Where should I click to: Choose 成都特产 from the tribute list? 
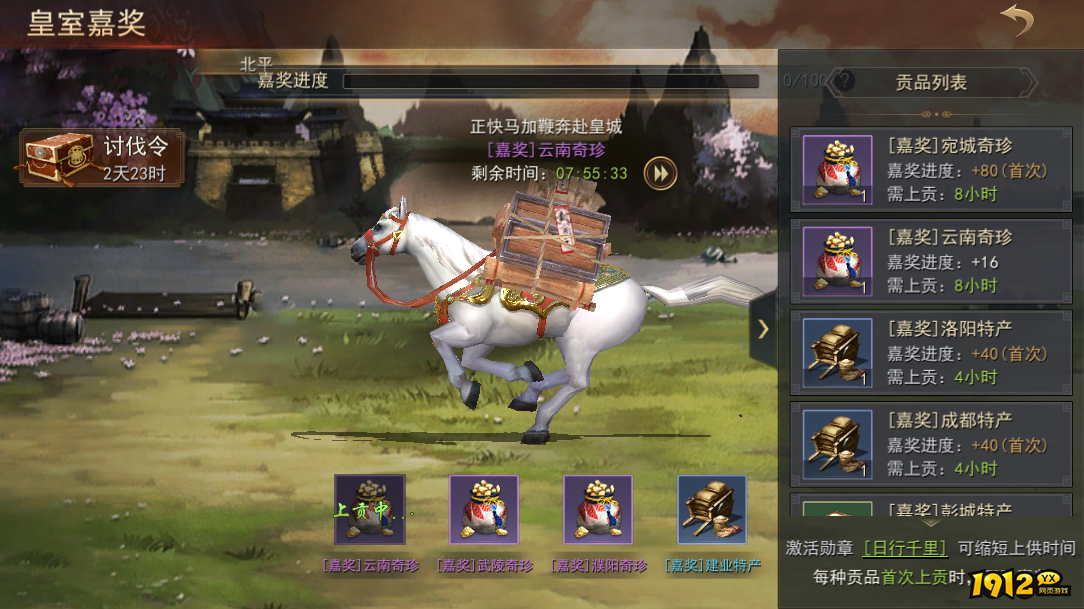click(931, 445)
